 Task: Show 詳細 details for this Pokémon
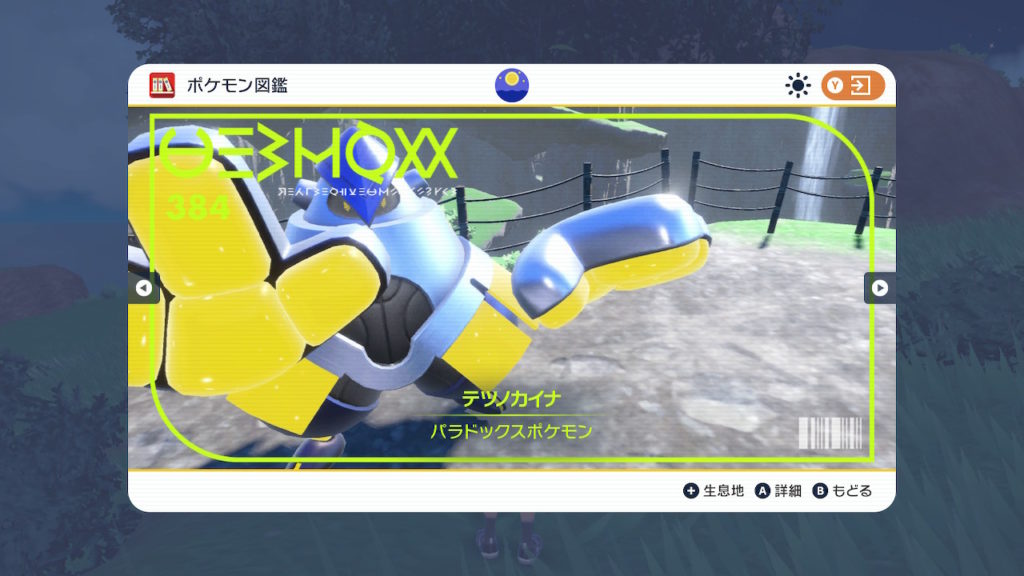coord(778,491)
